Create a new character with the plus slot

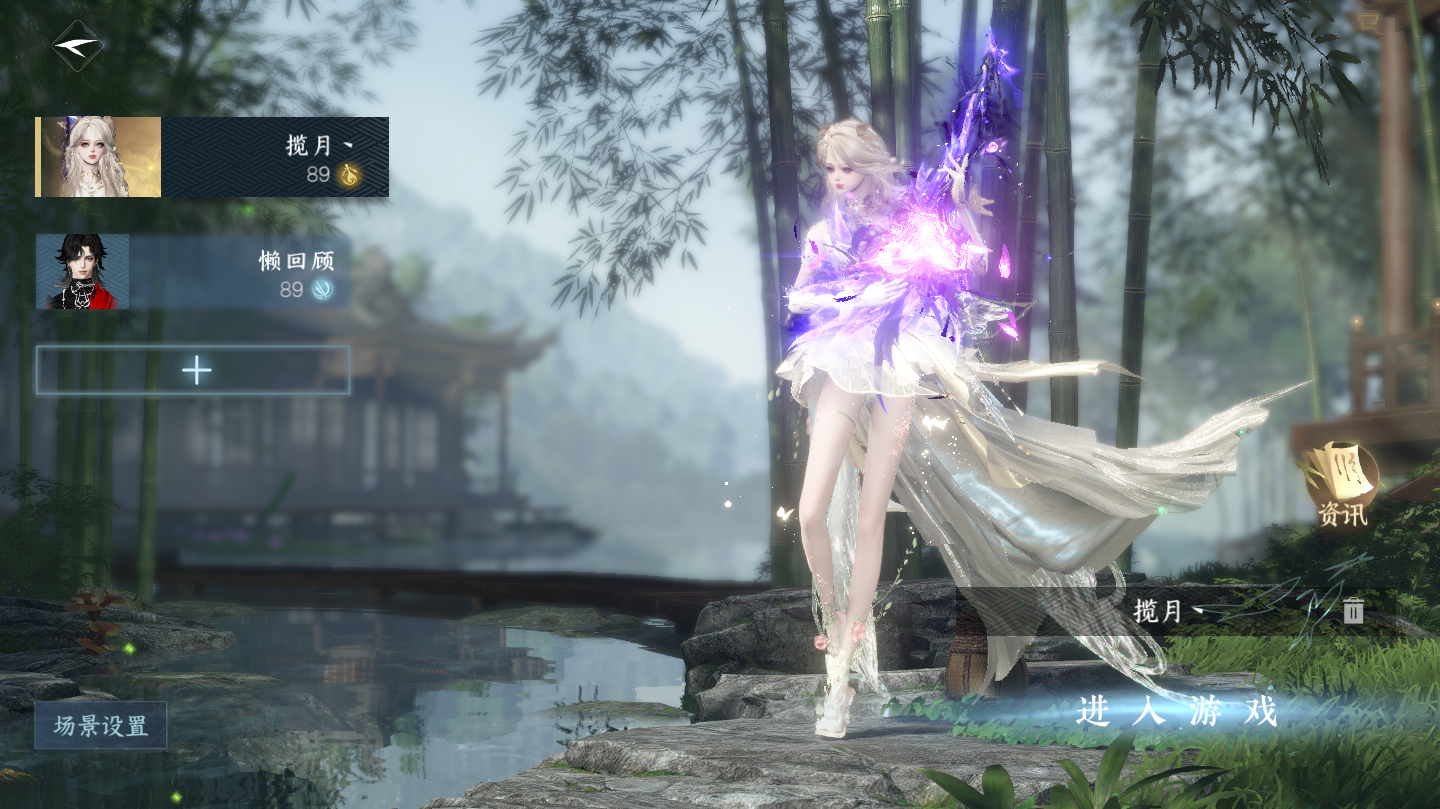(x=193, y=370)
